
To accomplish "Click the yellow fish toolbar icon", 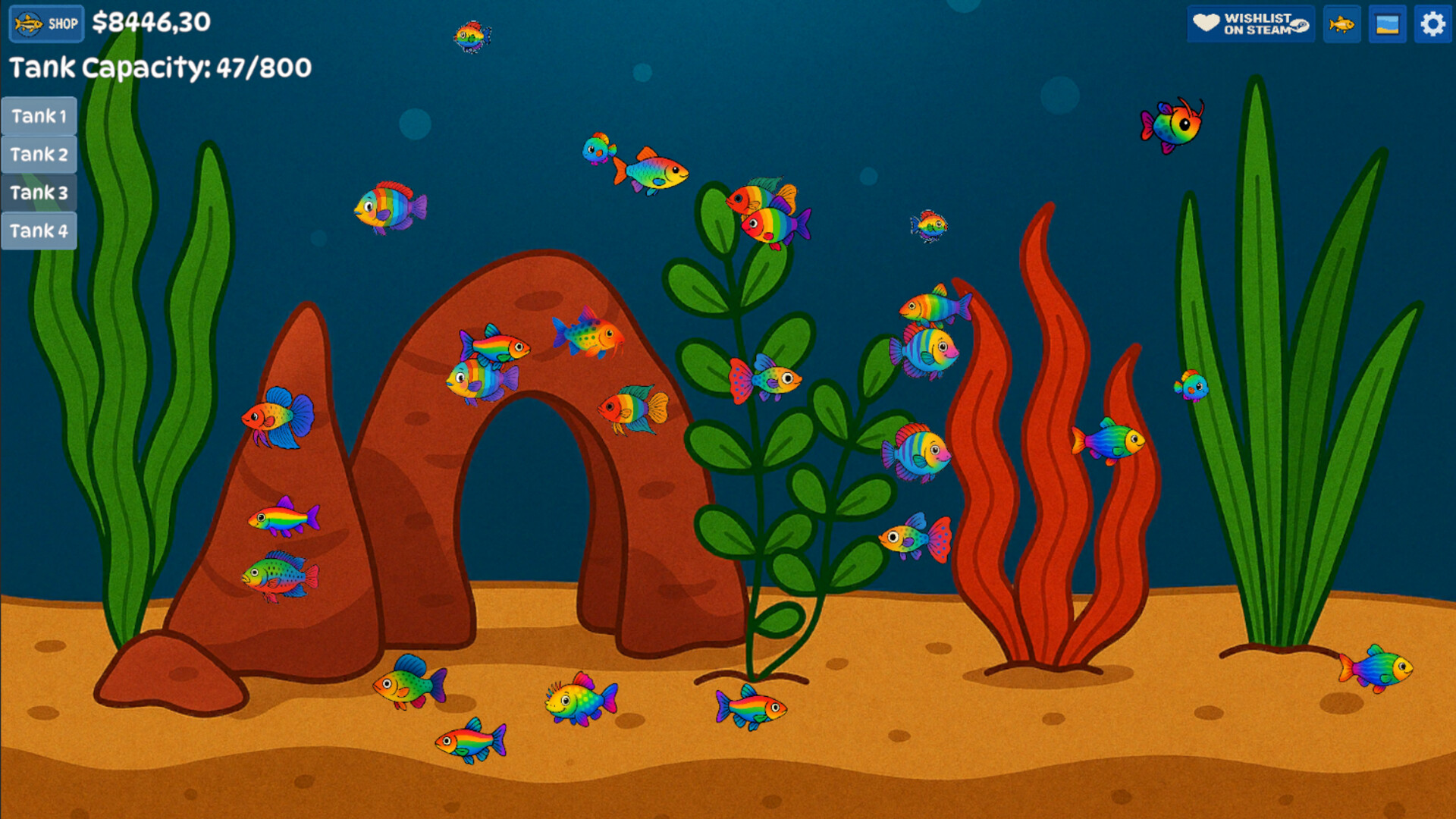I will coord(1341,24).
